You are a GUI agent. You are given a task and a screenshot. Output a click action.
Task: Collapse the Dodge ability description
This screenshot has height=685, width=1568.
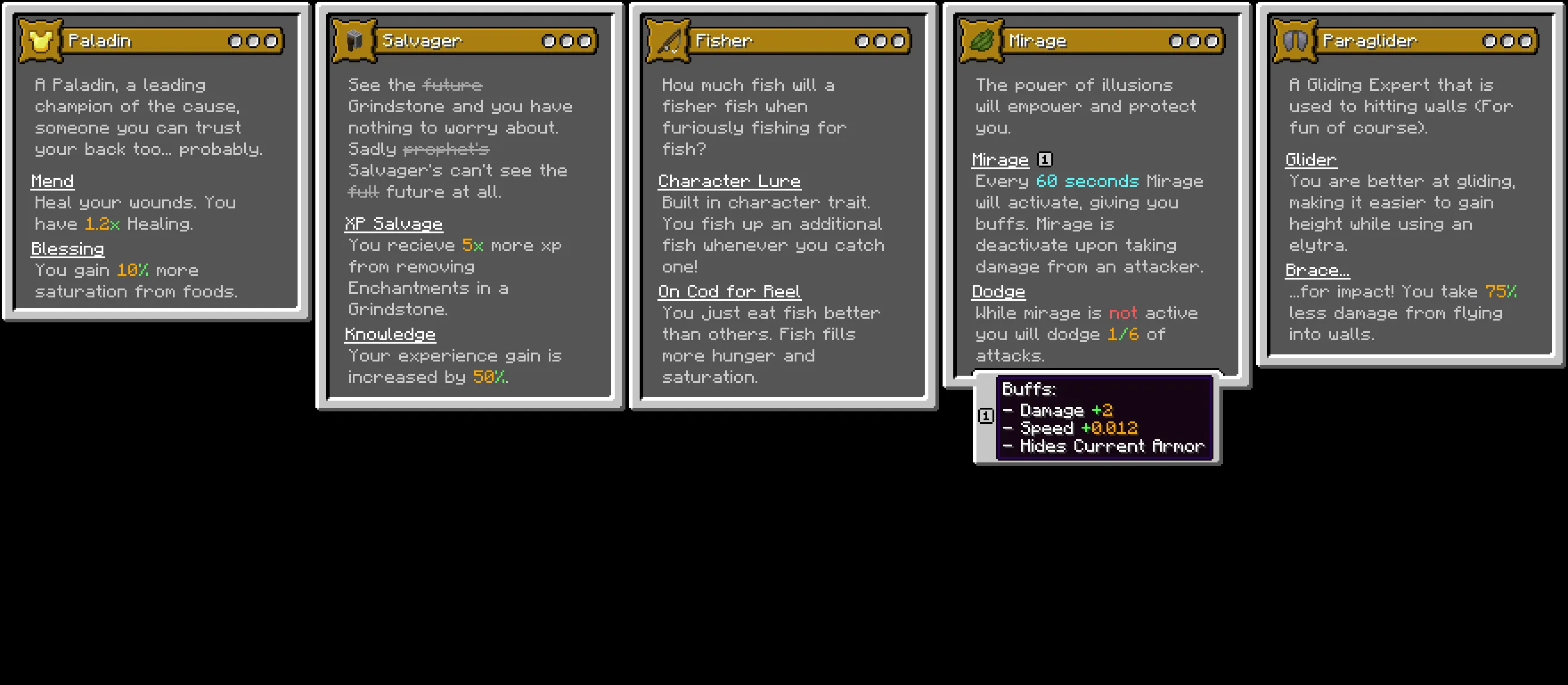(x=998, y=291)
